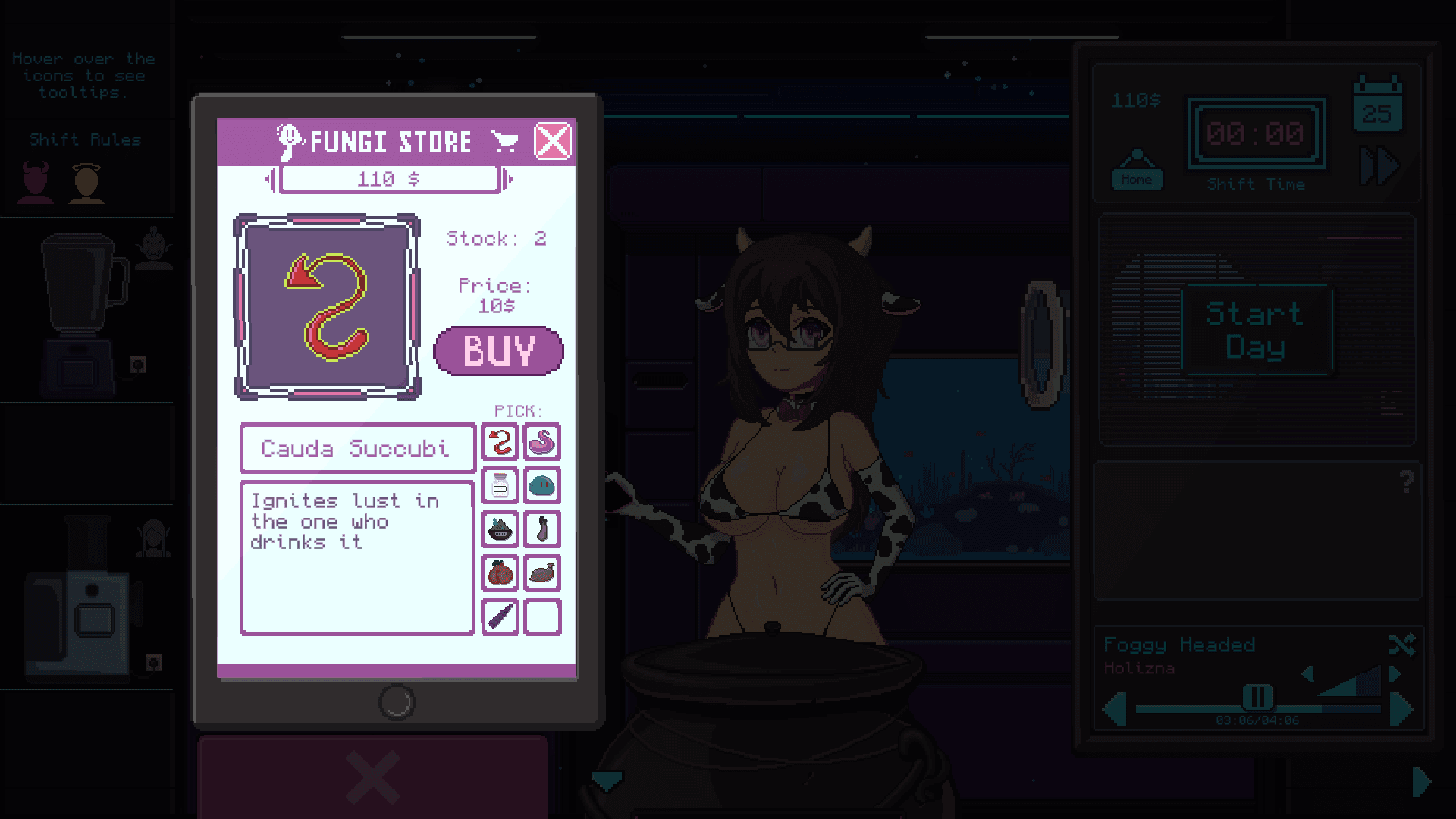Select the white jar ingredient
The image size is (1456, 819).
(x=500, y=486)
